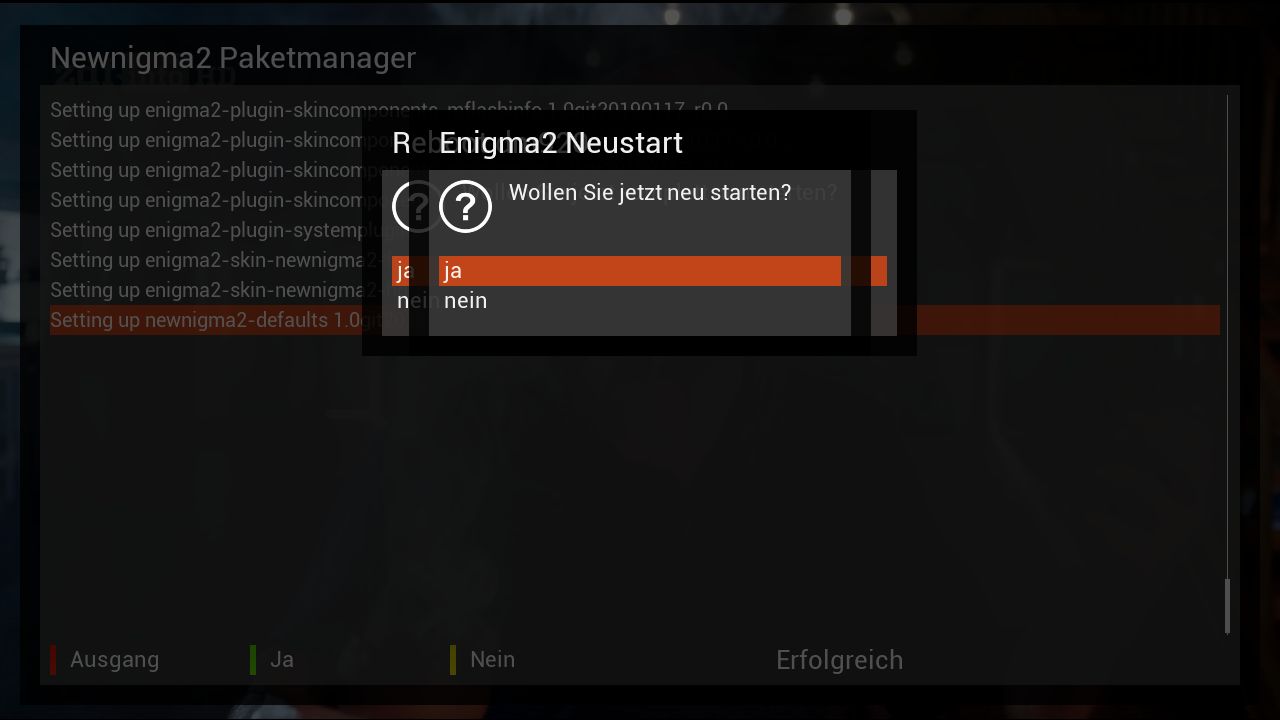Click the package log scrollbar handle

point(1227,605)
